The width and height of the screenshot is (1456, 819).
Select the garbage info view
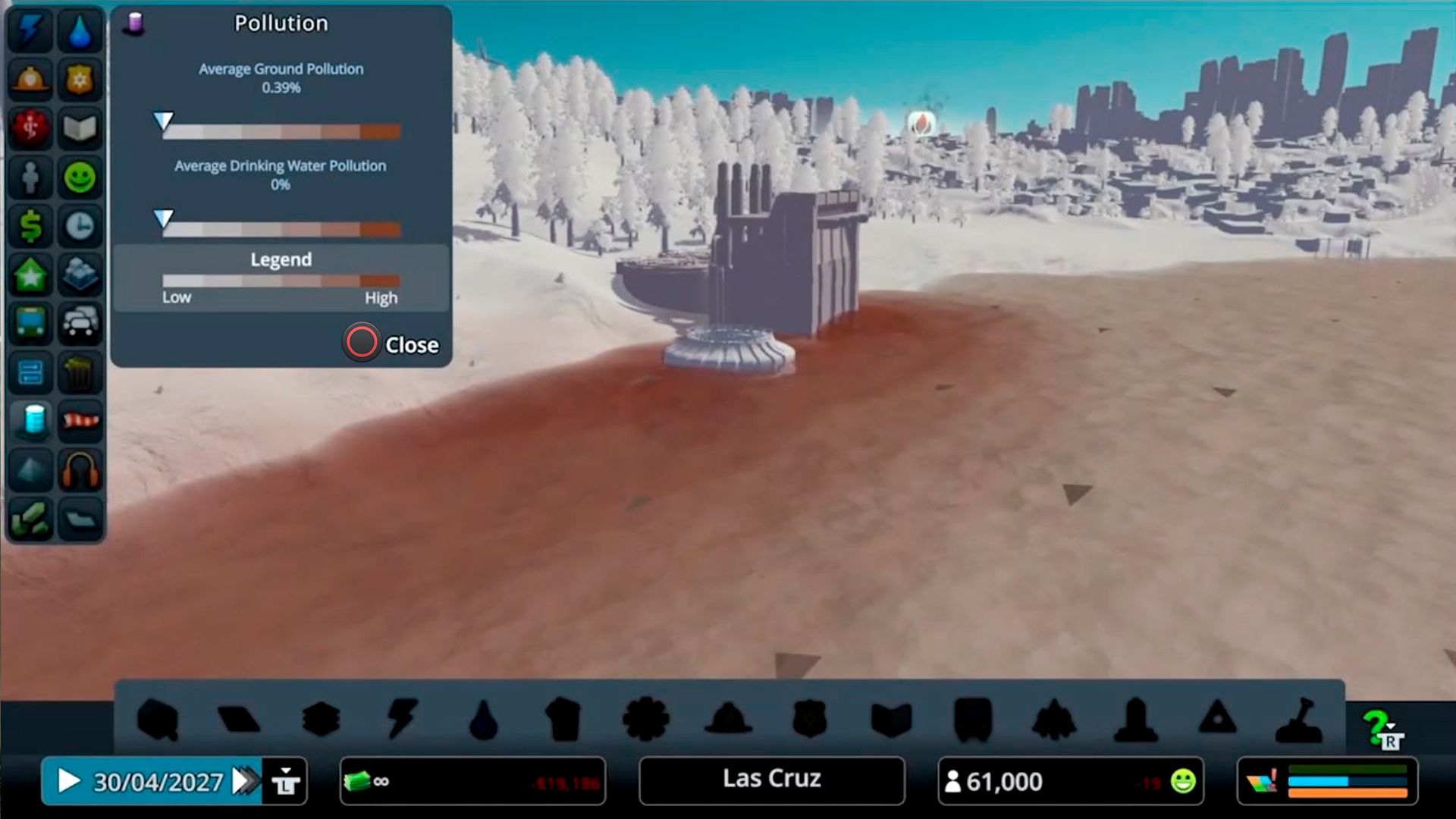[x=80, y=372]
